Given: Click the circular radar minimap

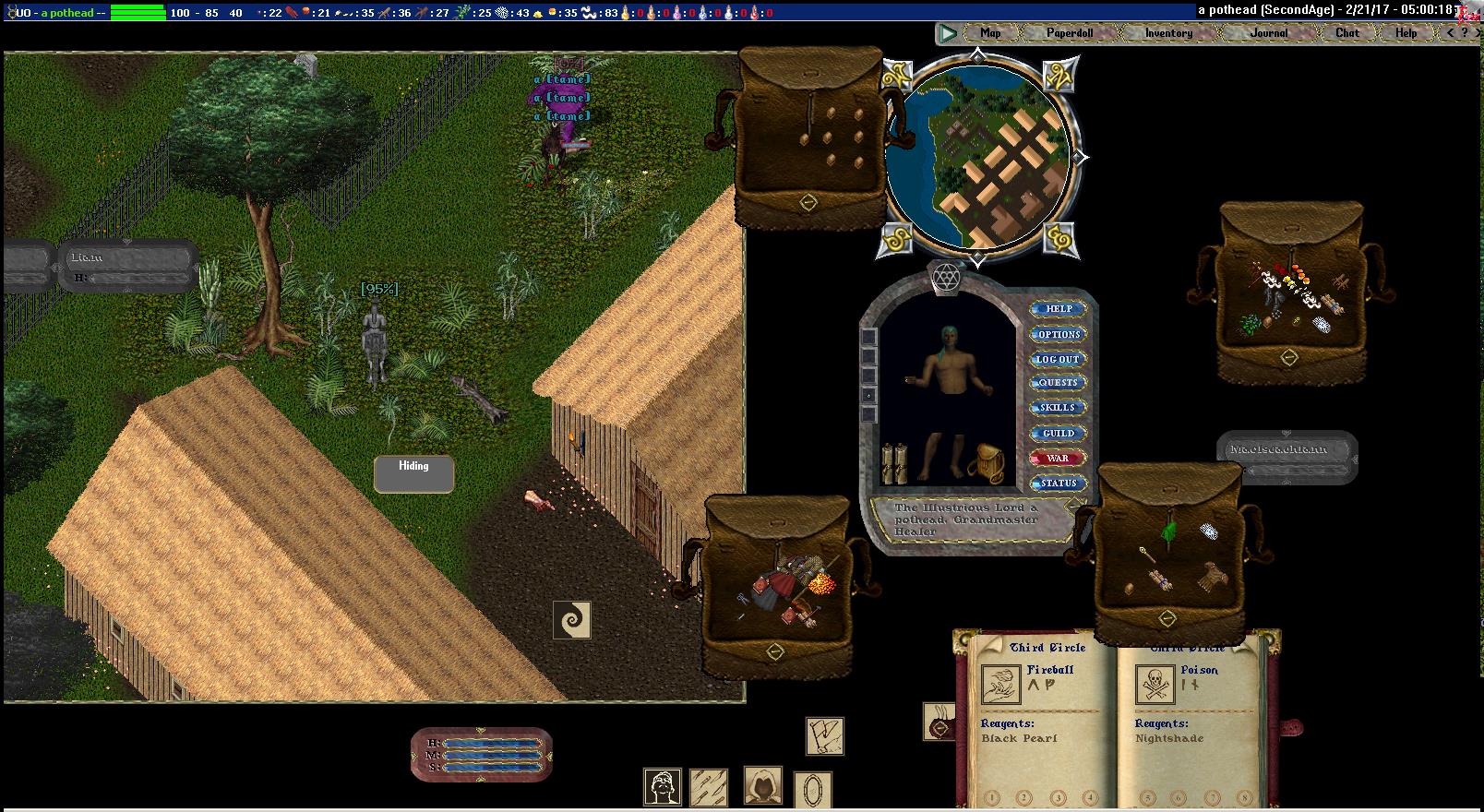Looking at the screenshot, I should (977, 157).
